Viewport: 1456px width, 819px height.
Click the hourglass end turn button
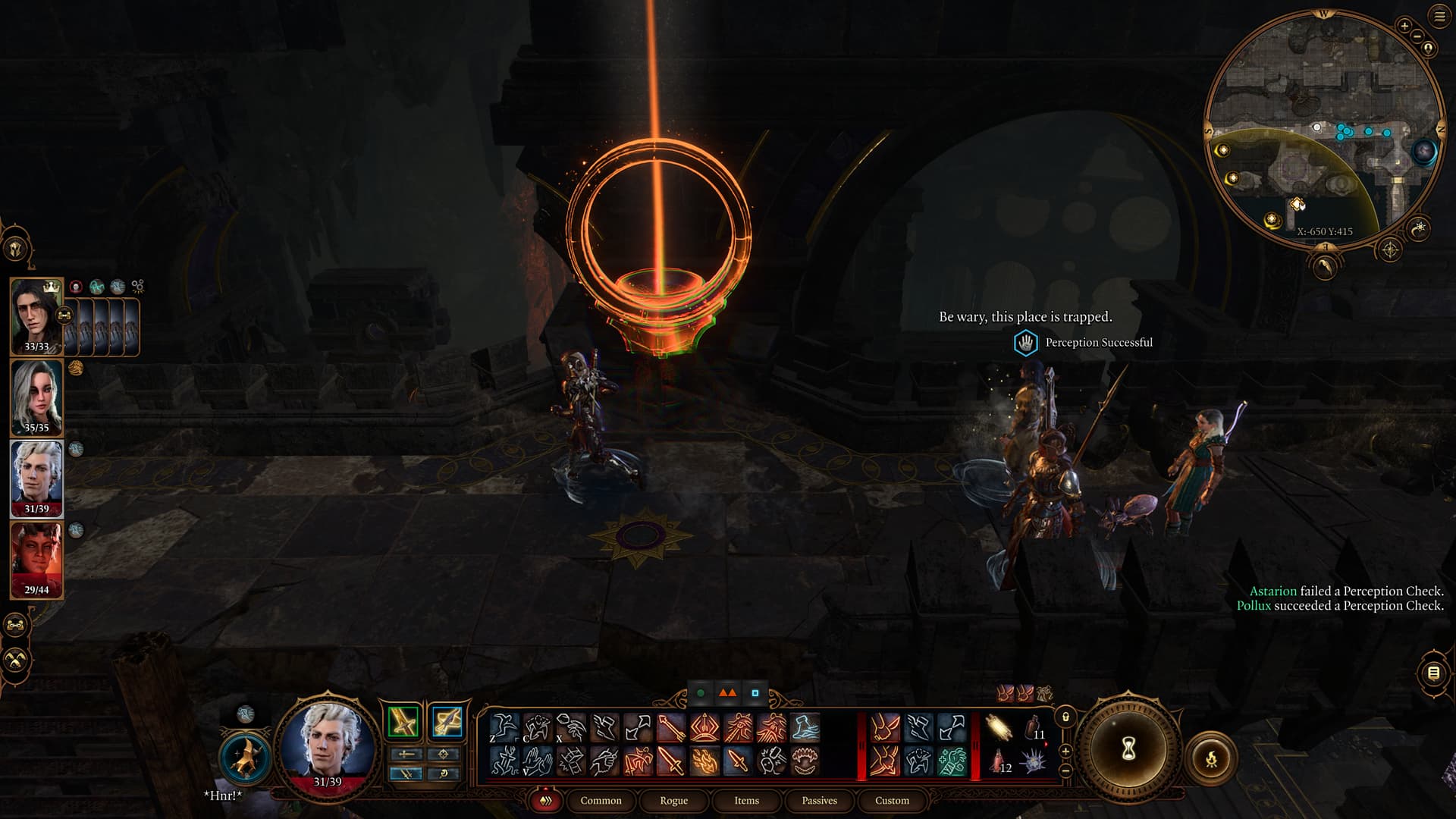pos(1128,749)
